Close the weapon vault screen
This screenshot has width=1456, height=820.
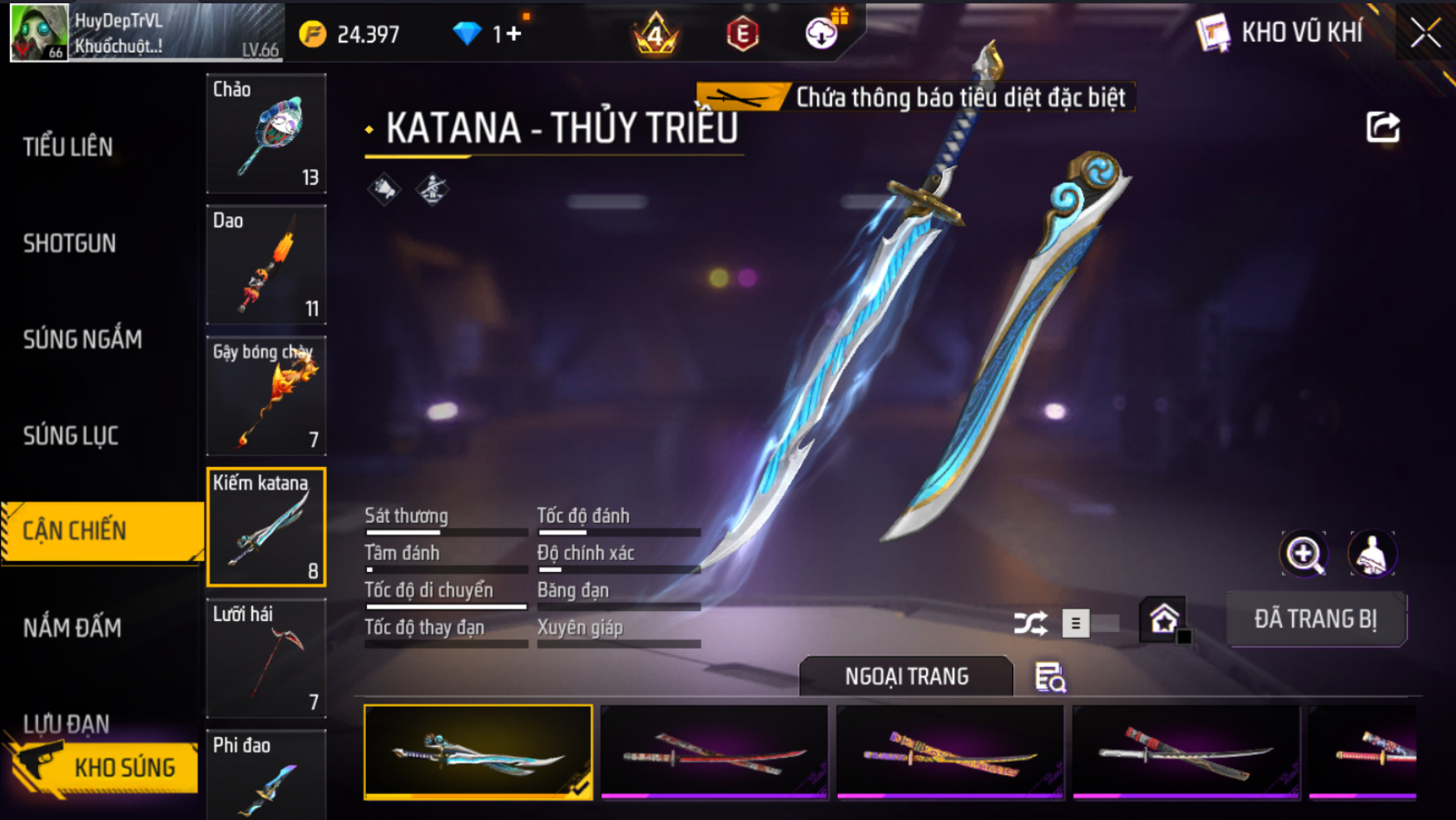pos(1425,33)
